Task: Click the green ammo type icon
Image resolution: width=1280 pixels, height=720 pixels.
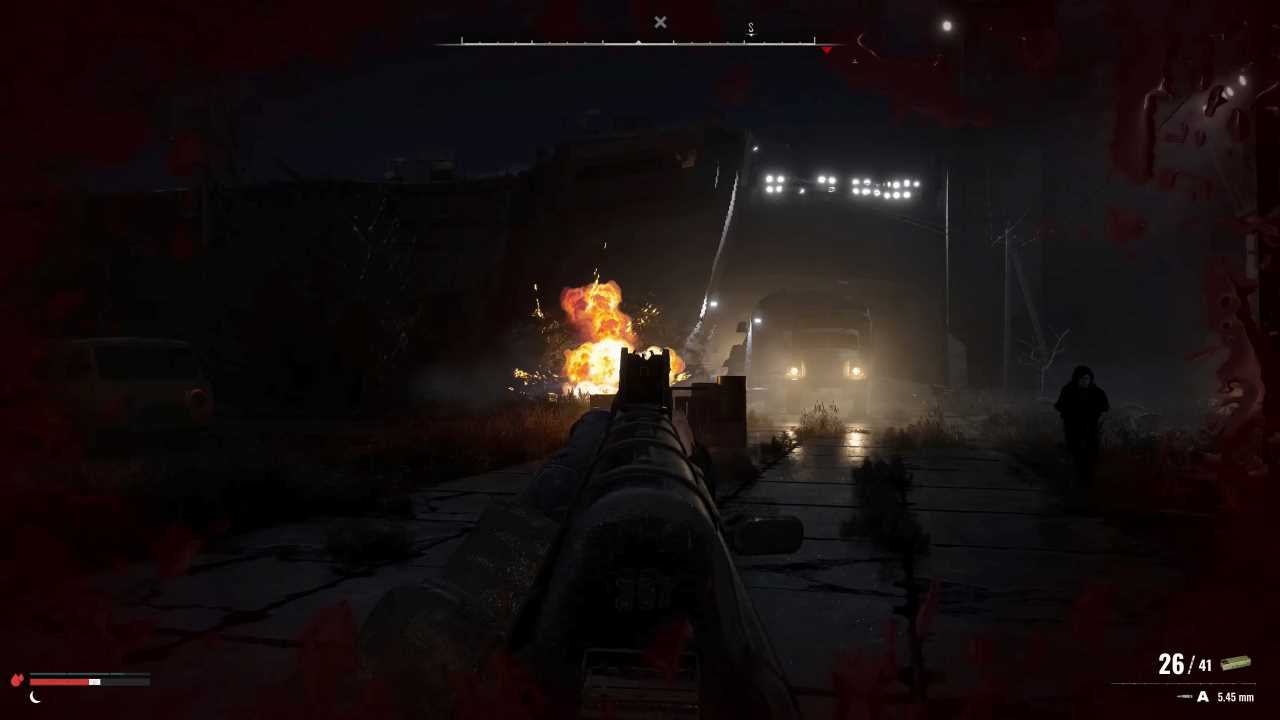Action: pos(1235,664)
